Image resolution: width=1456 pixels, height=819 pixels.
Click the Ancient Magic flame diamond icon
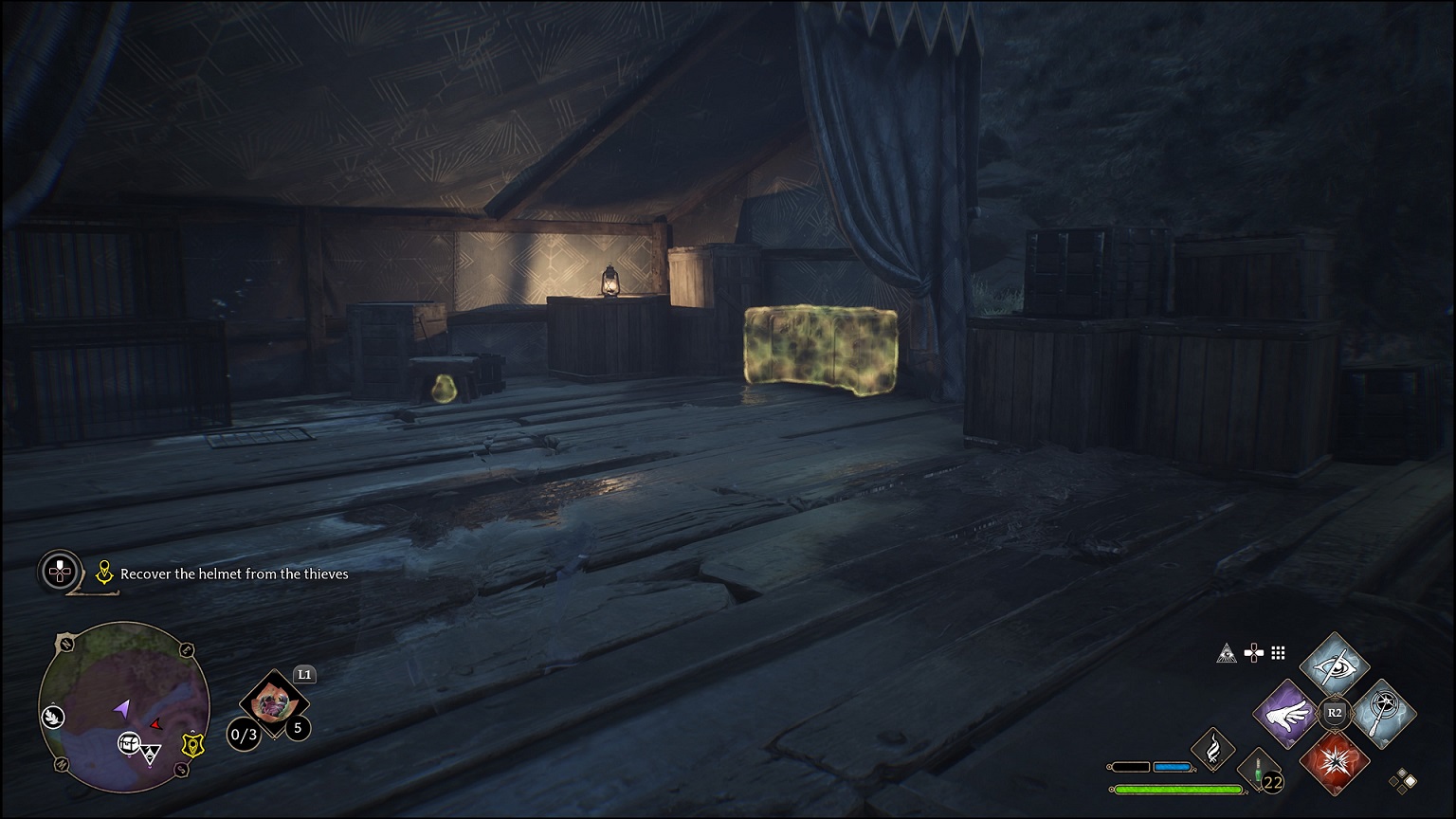click(1214, 751)
